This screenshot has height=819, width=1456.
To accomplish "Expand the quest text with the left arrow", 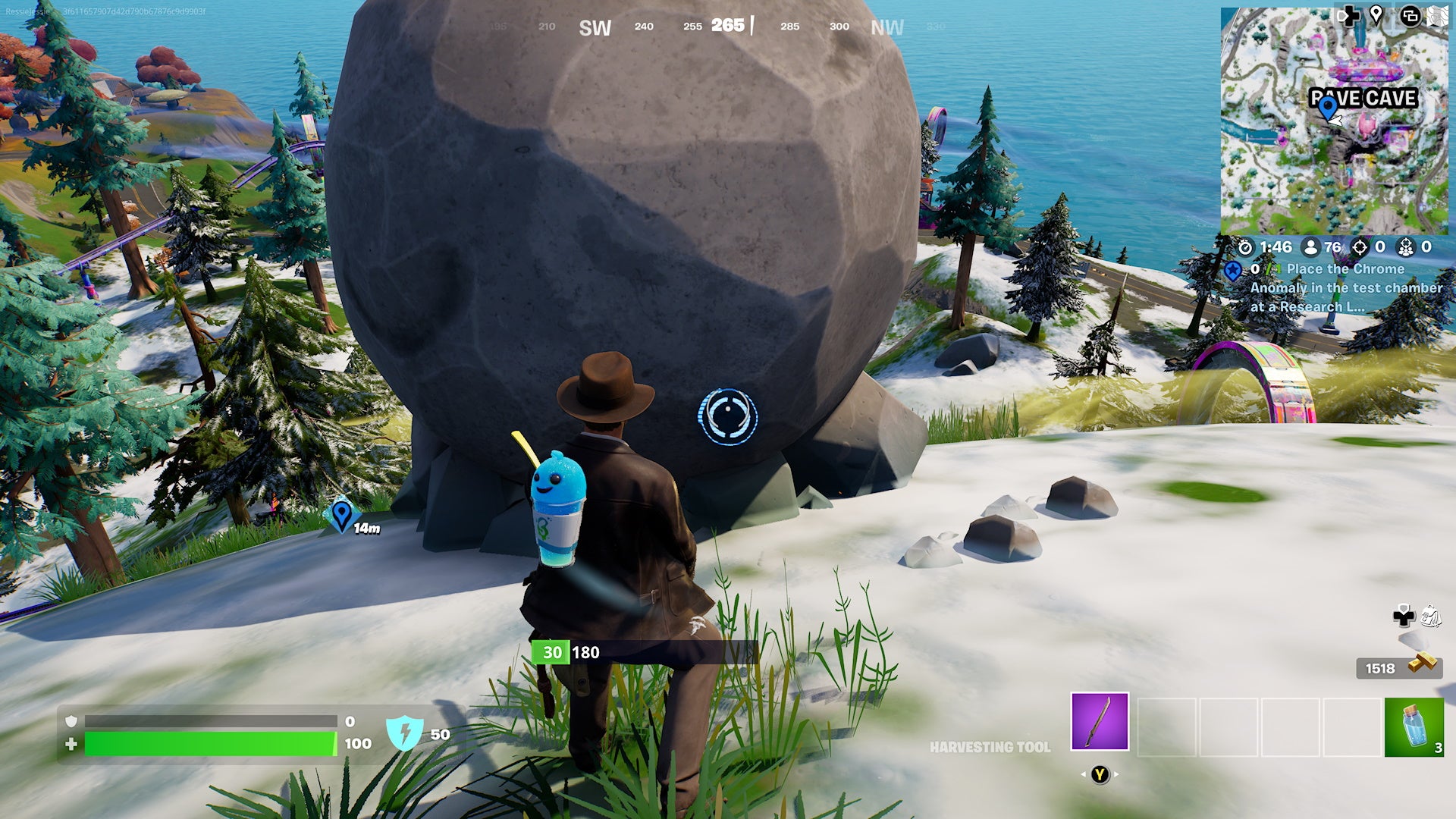I will [1083, 775].
